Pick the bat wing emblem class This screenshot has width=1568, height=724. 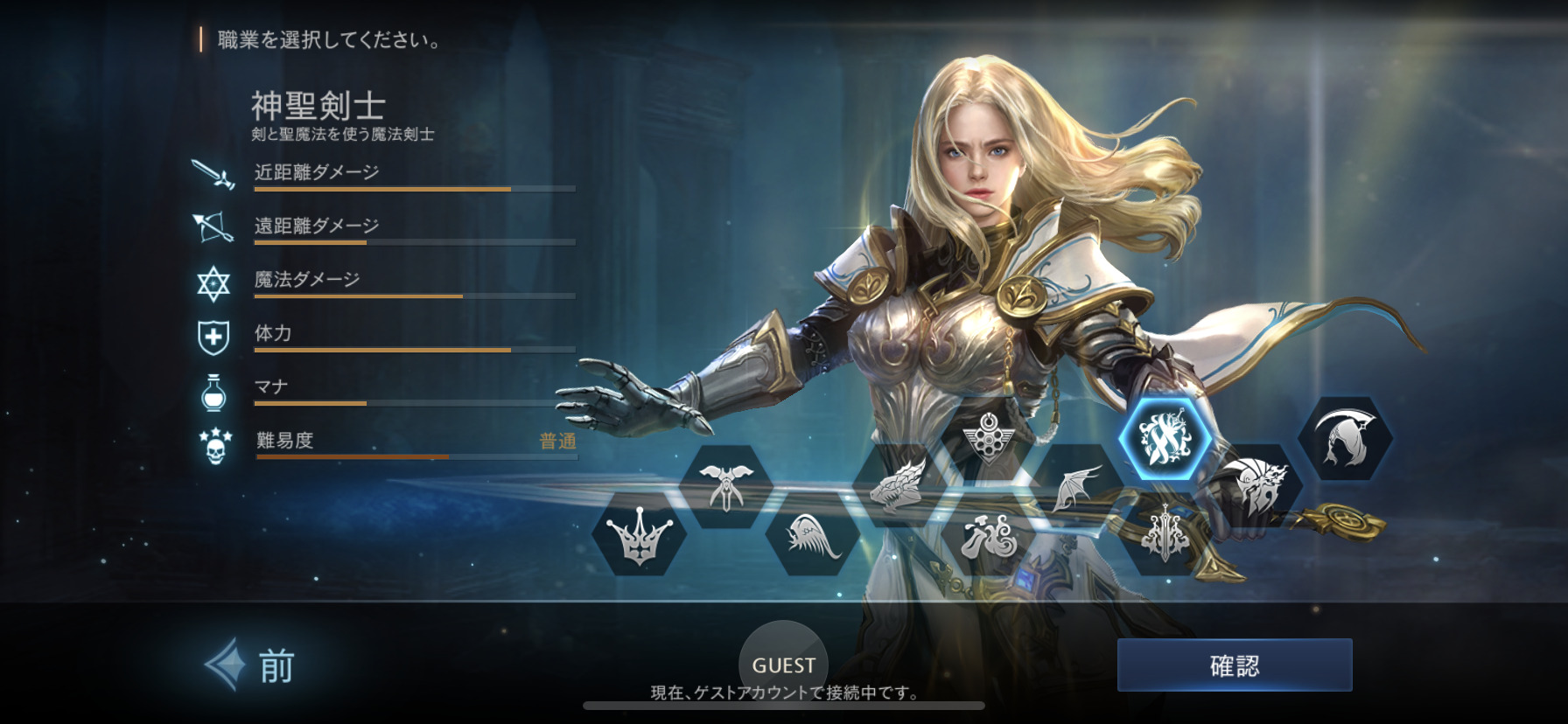1076,487
